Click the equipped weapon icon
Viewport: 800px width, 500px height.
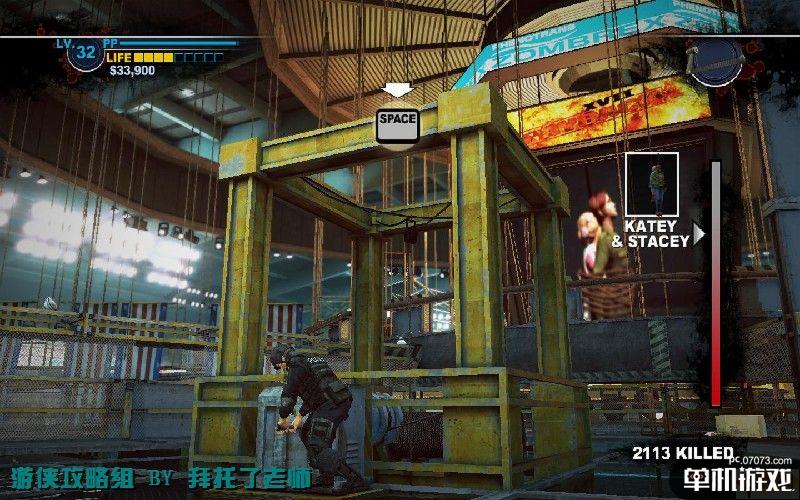(x=716, y=60)
